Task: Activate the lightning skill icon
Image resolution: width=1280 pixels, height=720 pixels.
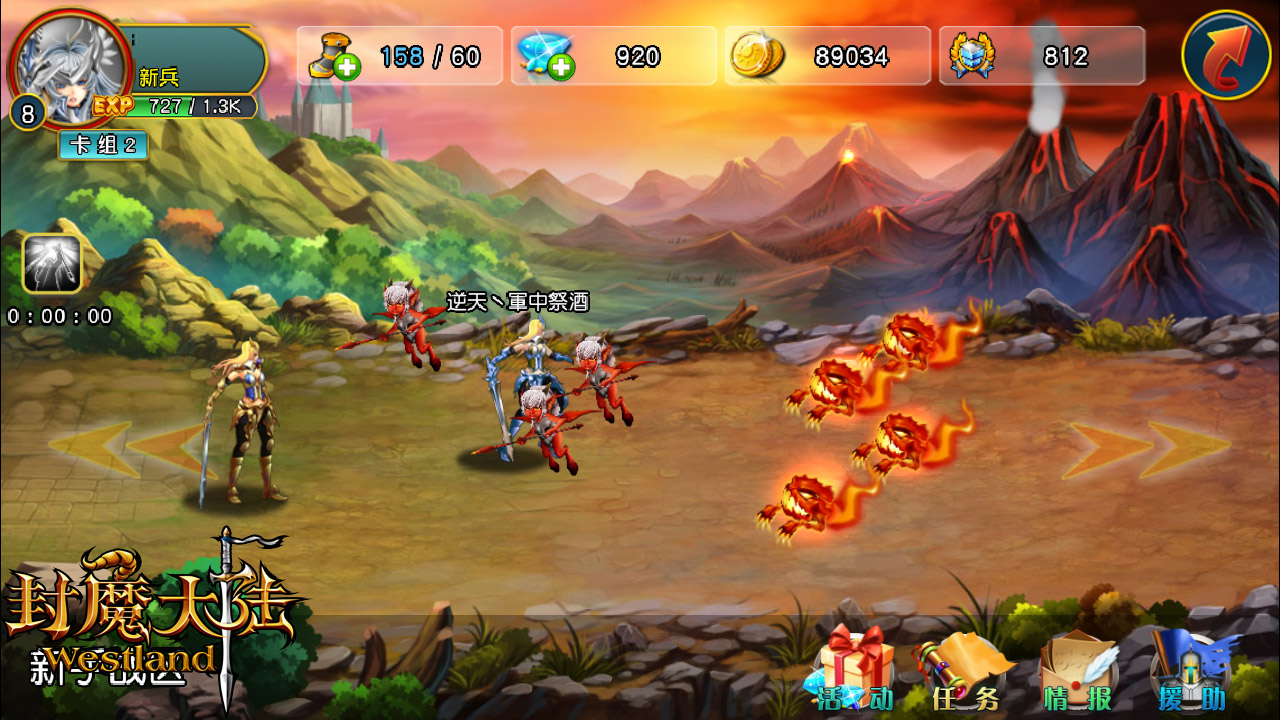Action: click(x=51, y=264)
